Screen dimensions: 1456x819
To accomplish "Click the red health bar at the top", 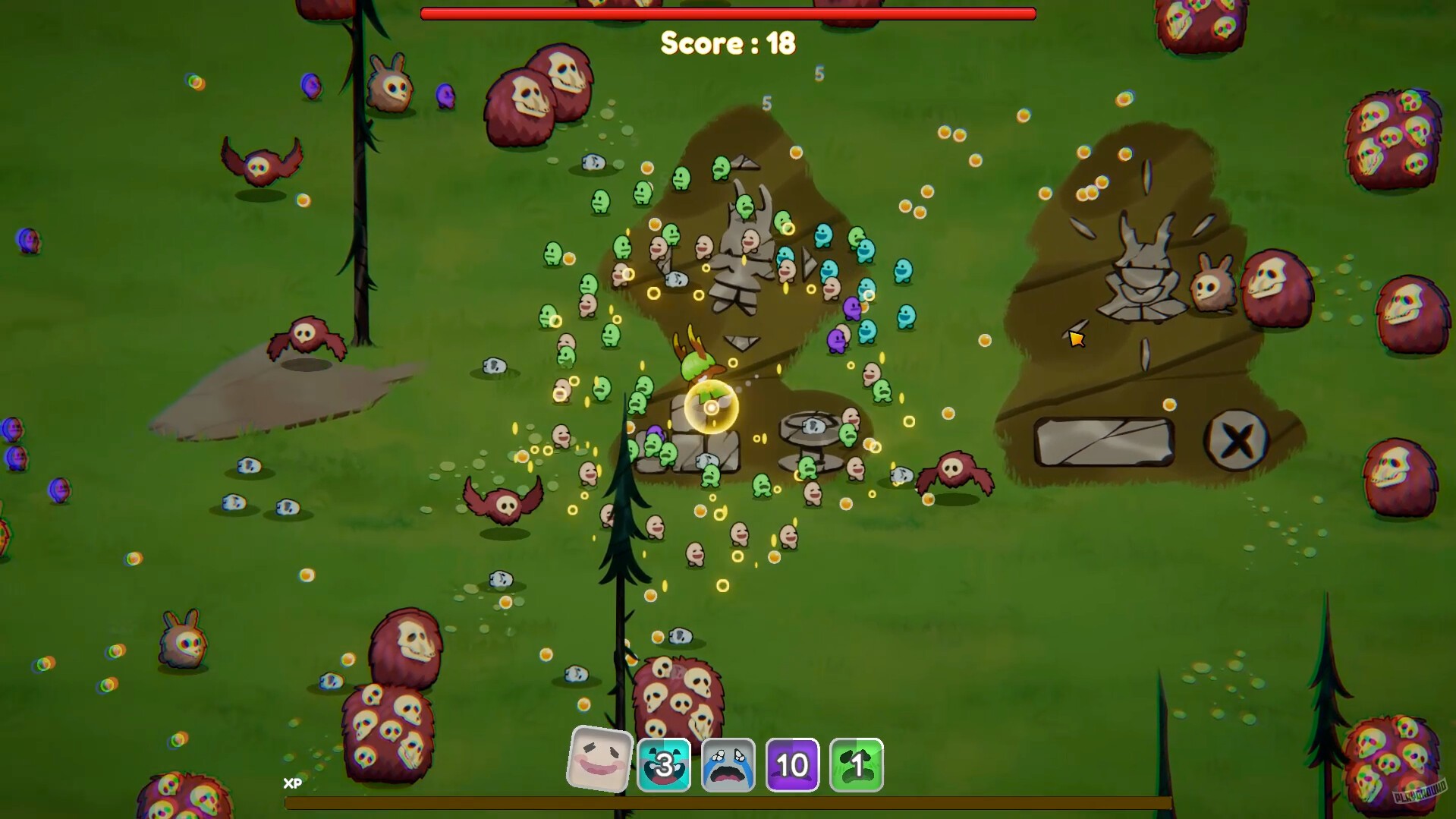I will [x=727, y=12].
